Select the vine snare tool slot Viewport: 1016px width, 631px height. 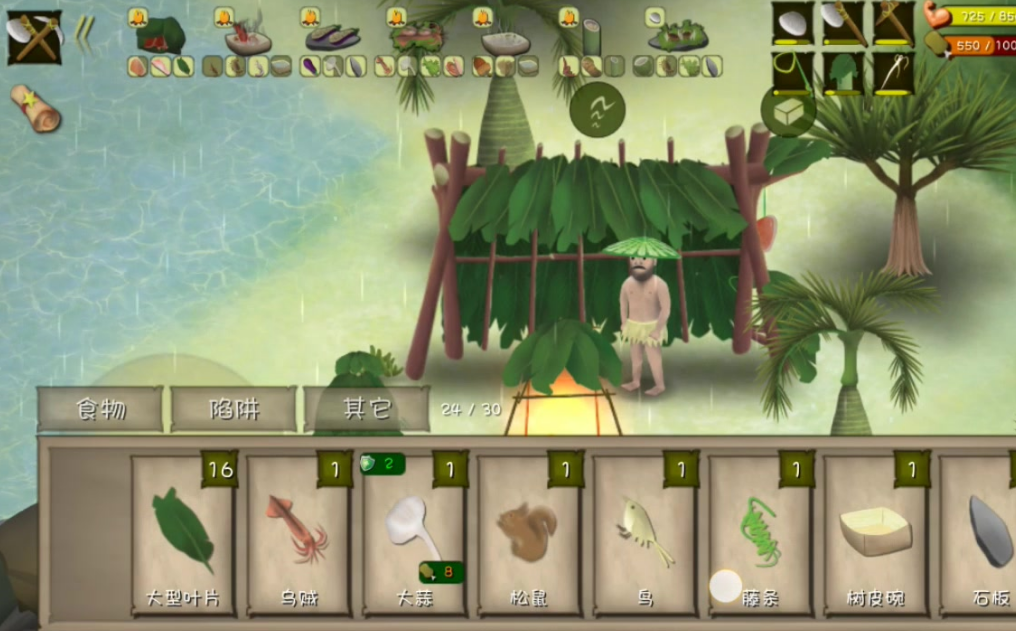(792, 73)
